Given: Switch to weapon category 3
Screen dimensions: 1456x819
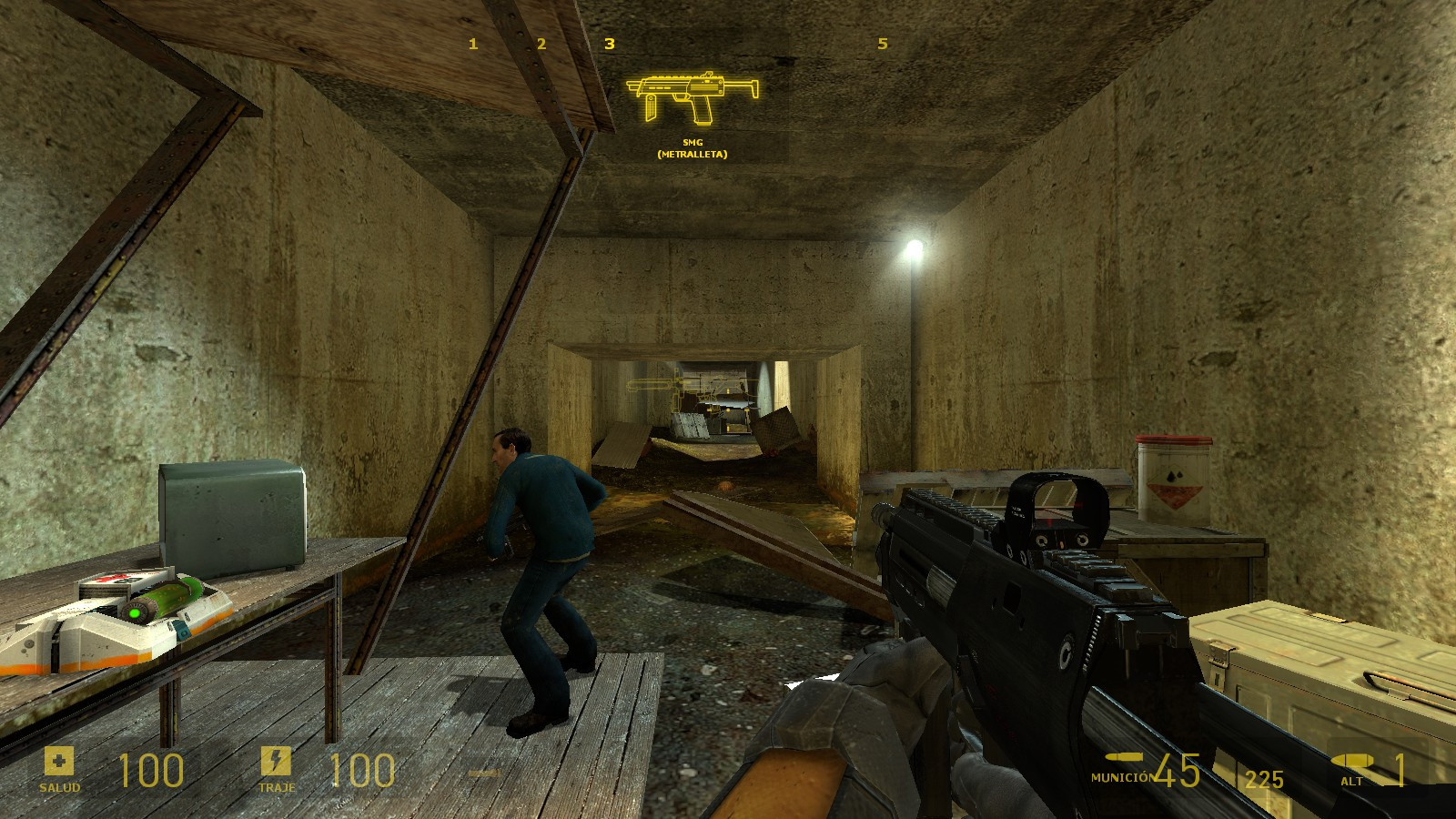Looking at the screenshot, I should click(x=611, y=42).
